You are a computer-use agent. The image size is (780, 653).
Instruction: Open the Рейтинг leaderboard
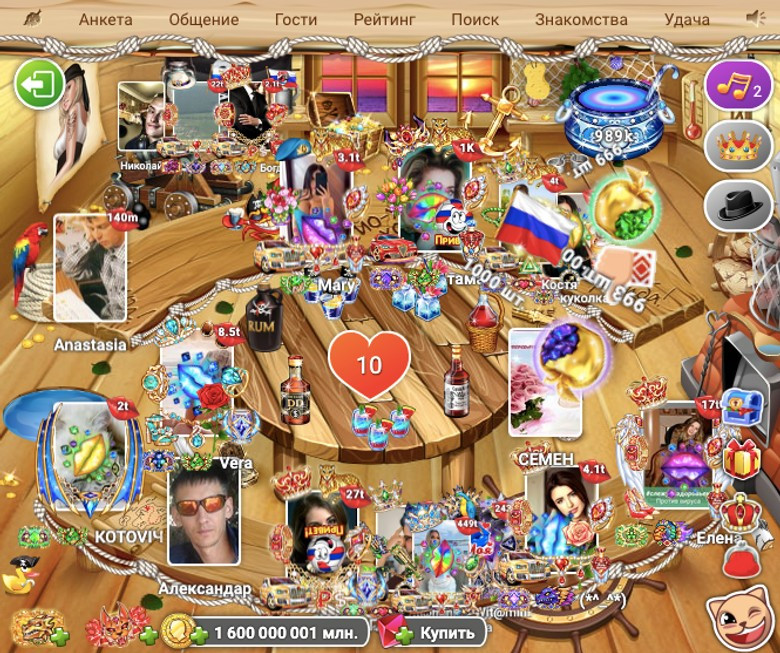pos(385,19)
